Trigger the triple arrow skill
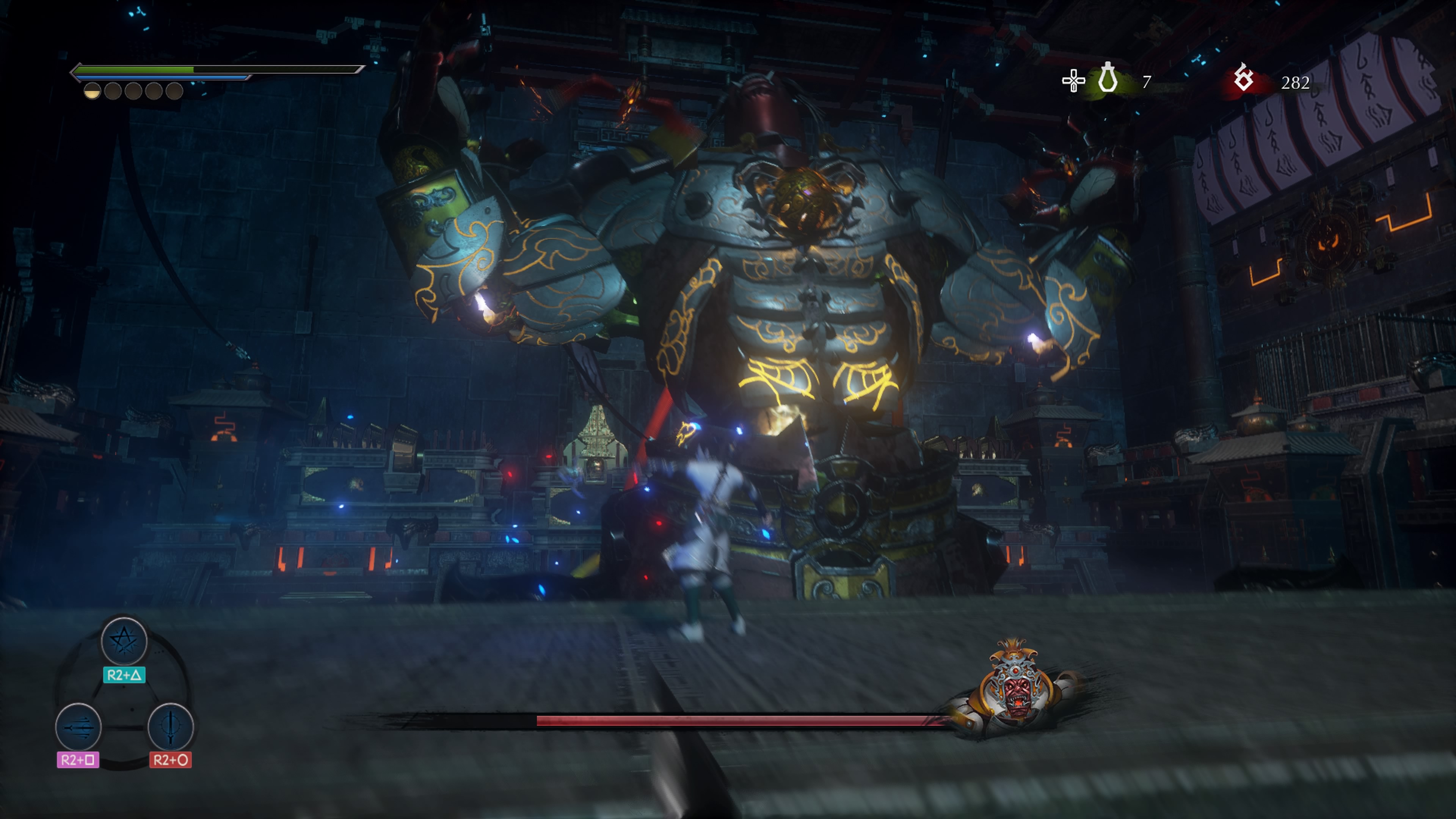 click(78, 727)
